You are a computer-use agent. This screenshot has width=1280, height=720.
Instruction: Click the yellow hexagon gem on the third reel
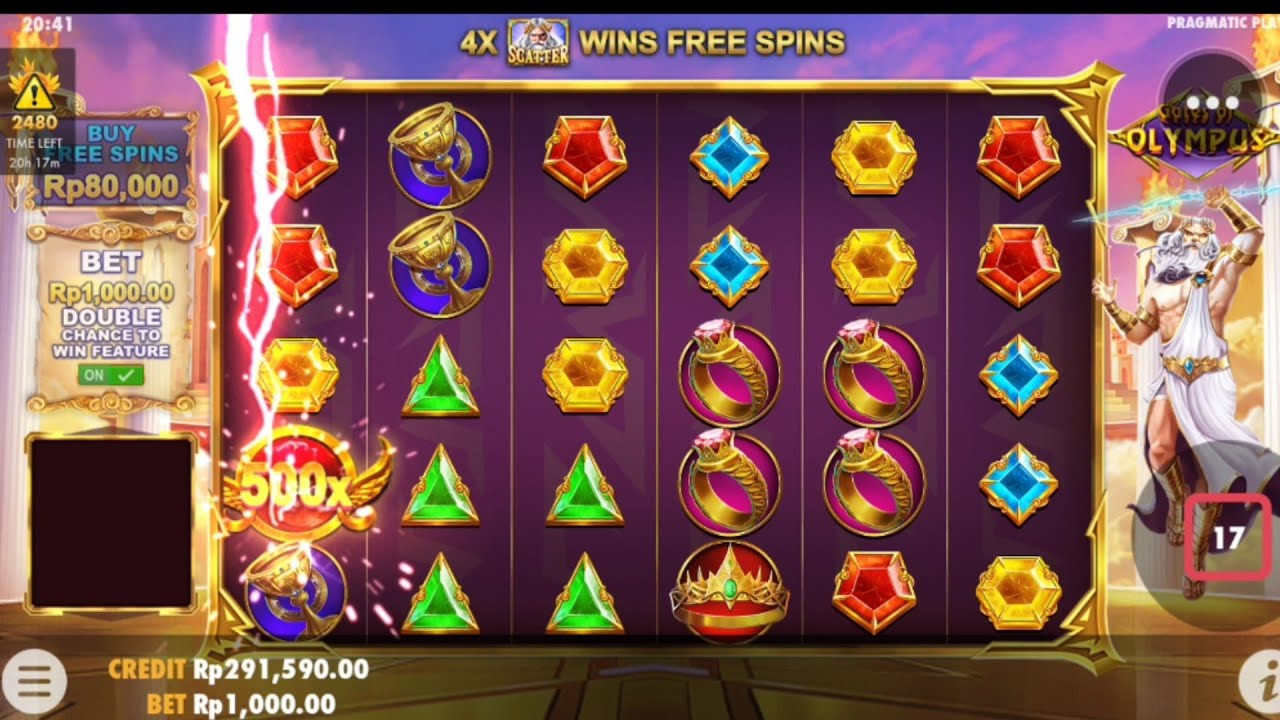point(584,375)
